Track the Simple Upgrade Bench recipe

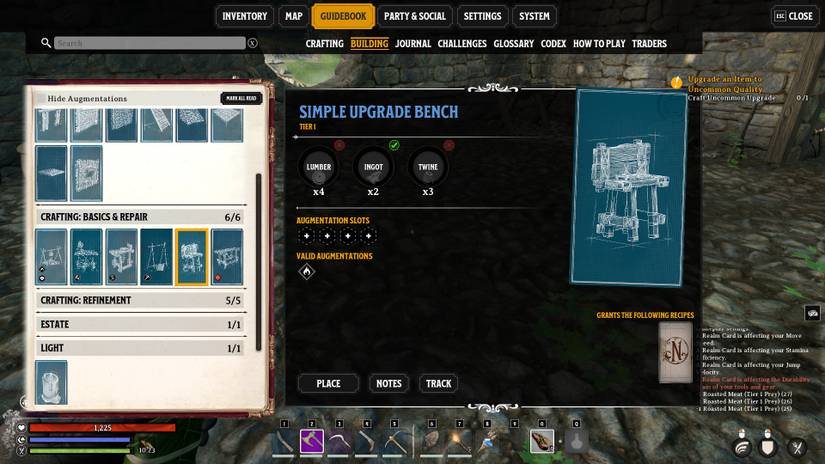tap(438, 383)
